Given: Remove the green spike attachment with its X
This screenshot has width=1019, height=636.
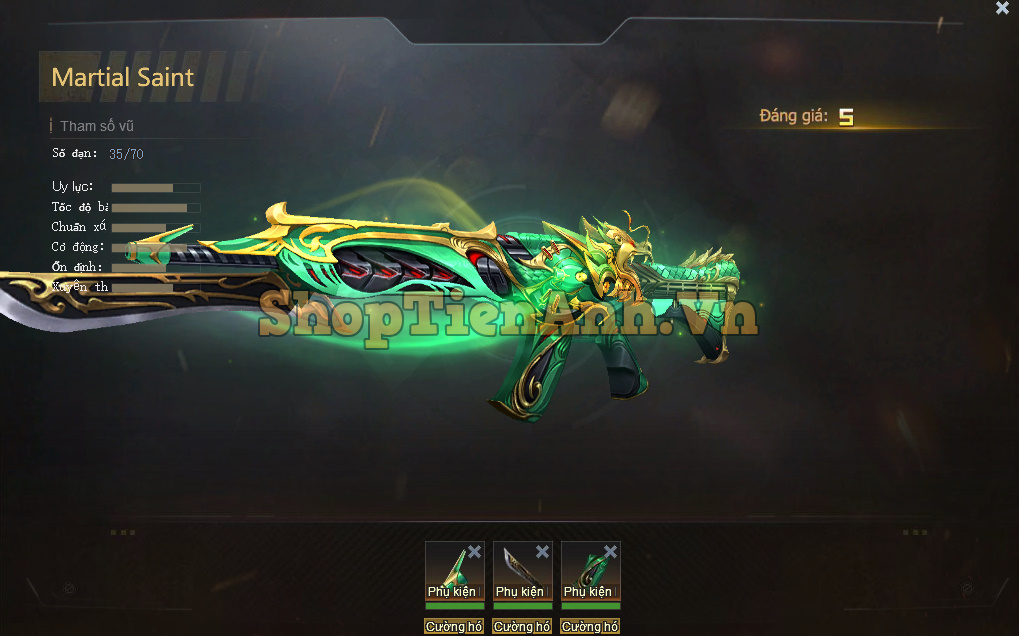Looking at the screenshot, I should (x=474, y=552).
